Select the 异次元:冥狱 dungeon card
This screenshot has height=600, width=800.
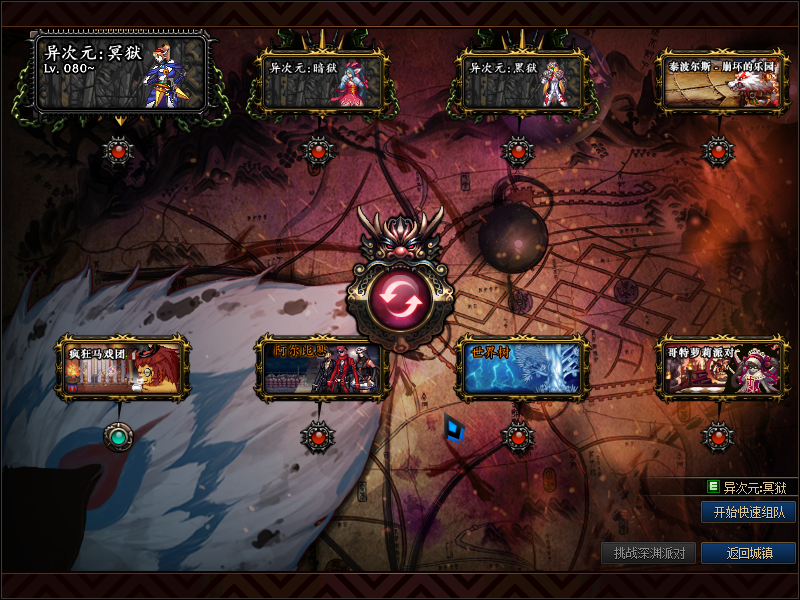(x=122, y=73)
